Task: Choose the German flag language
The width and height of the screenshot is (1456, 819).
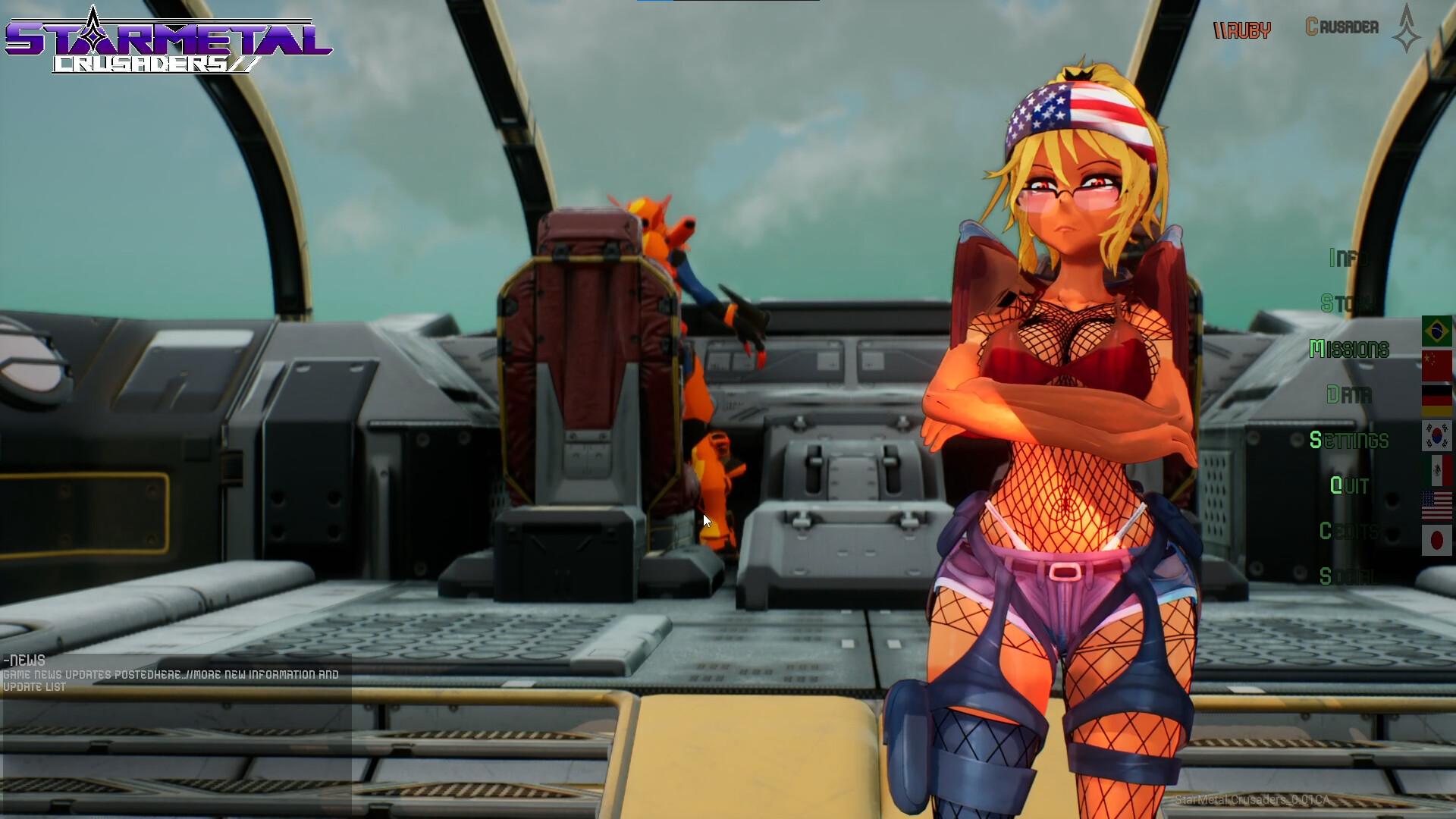Action: point(1436,400)
